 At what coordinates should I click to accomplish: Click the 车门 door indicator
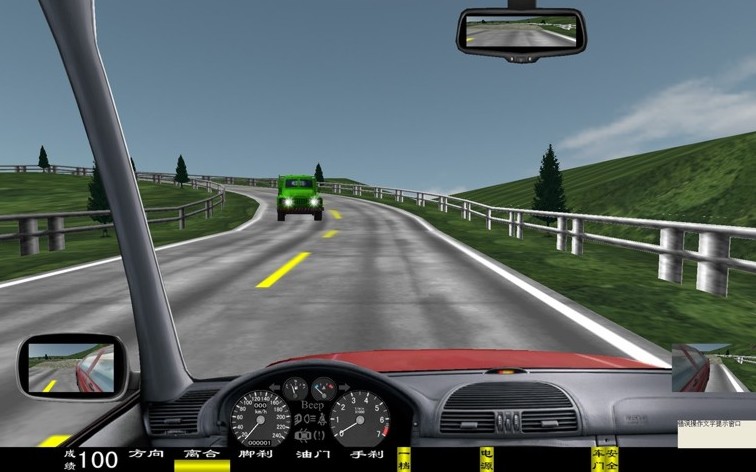click(598, 459)
